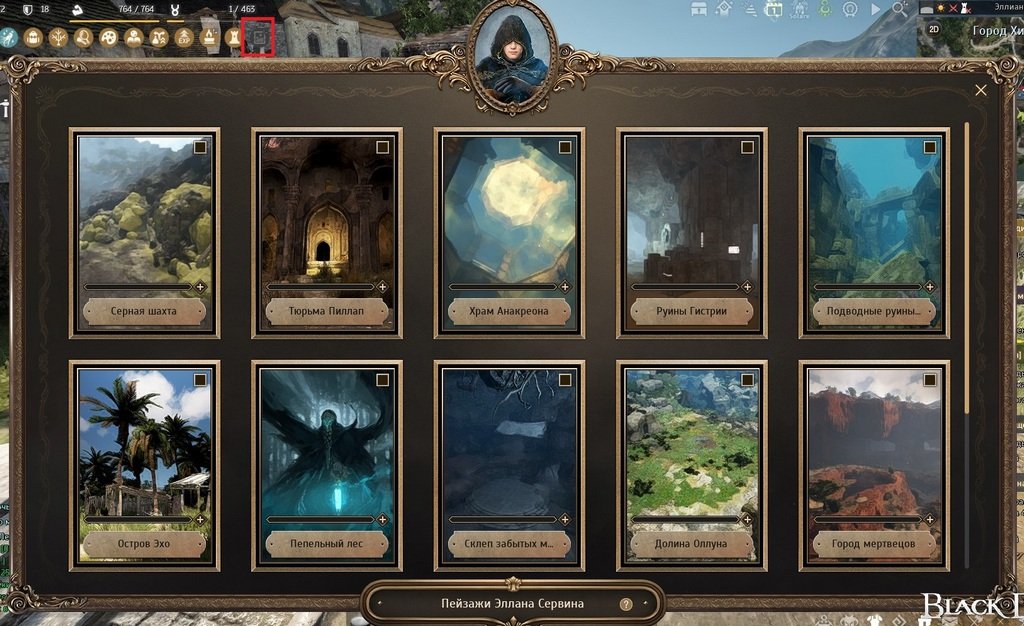
Task: Click the plus button on Храм Анакреона
Action: click(x=565, y=287)
